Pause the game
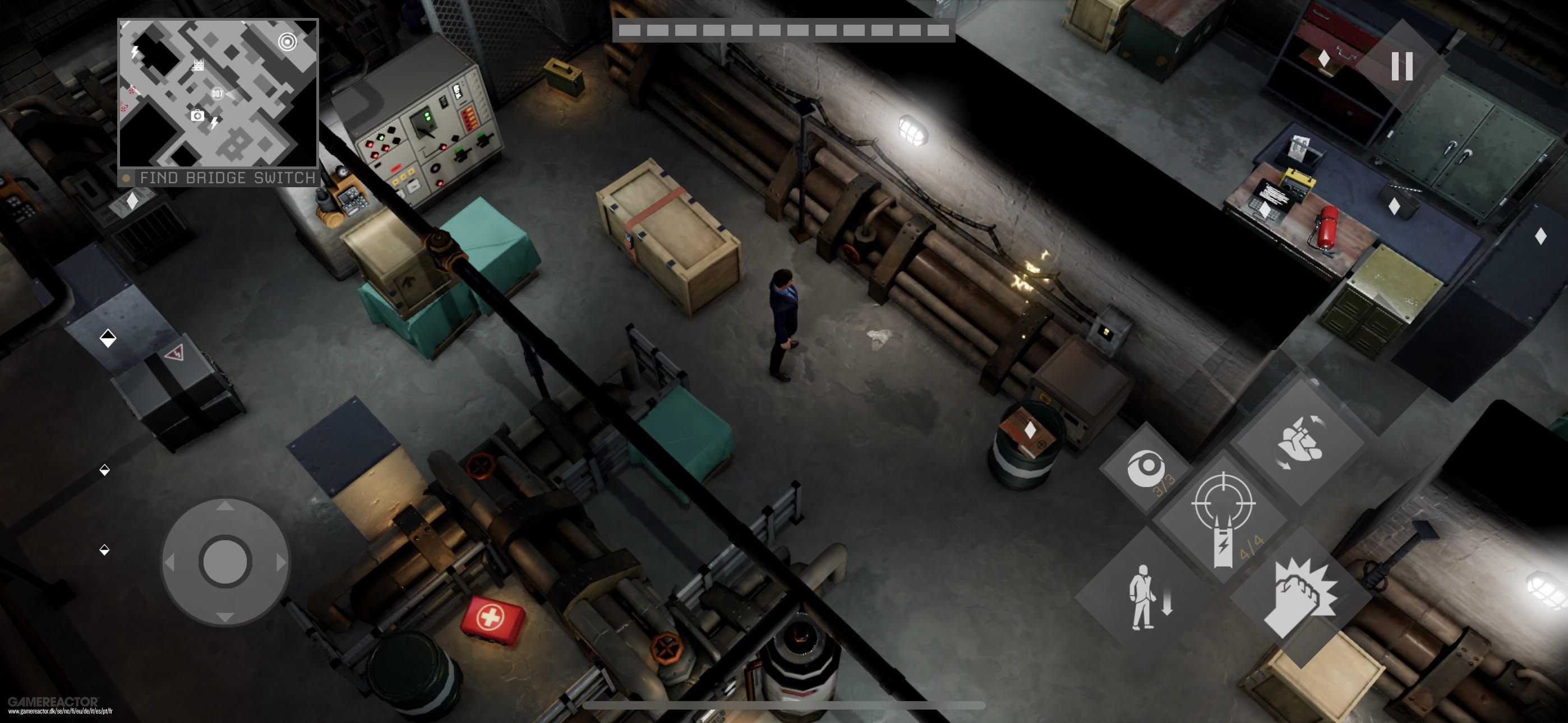 coord(1401,66)
